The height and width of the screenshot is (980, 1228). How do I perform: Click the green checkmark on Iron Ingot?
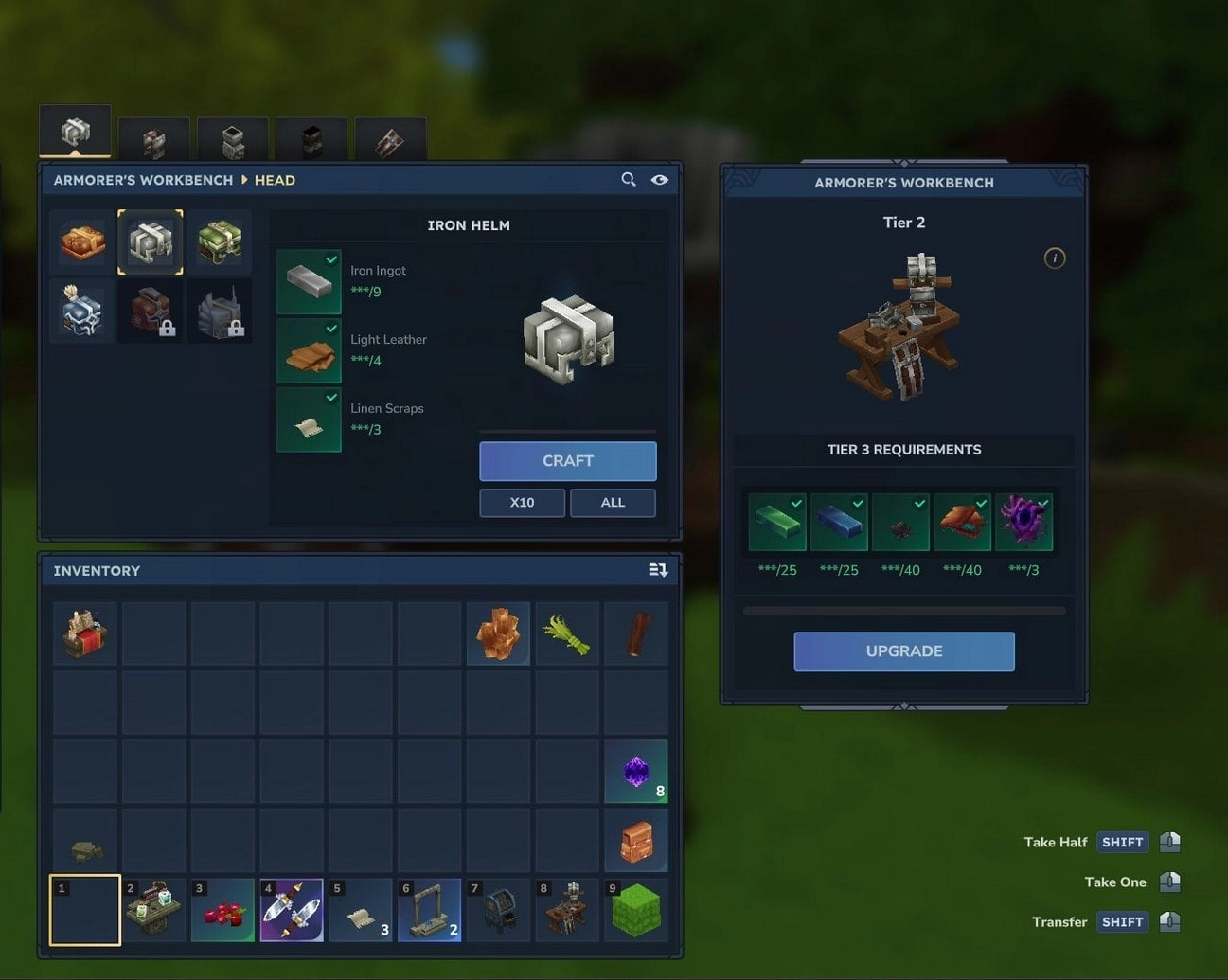click(x=330, y=260)
